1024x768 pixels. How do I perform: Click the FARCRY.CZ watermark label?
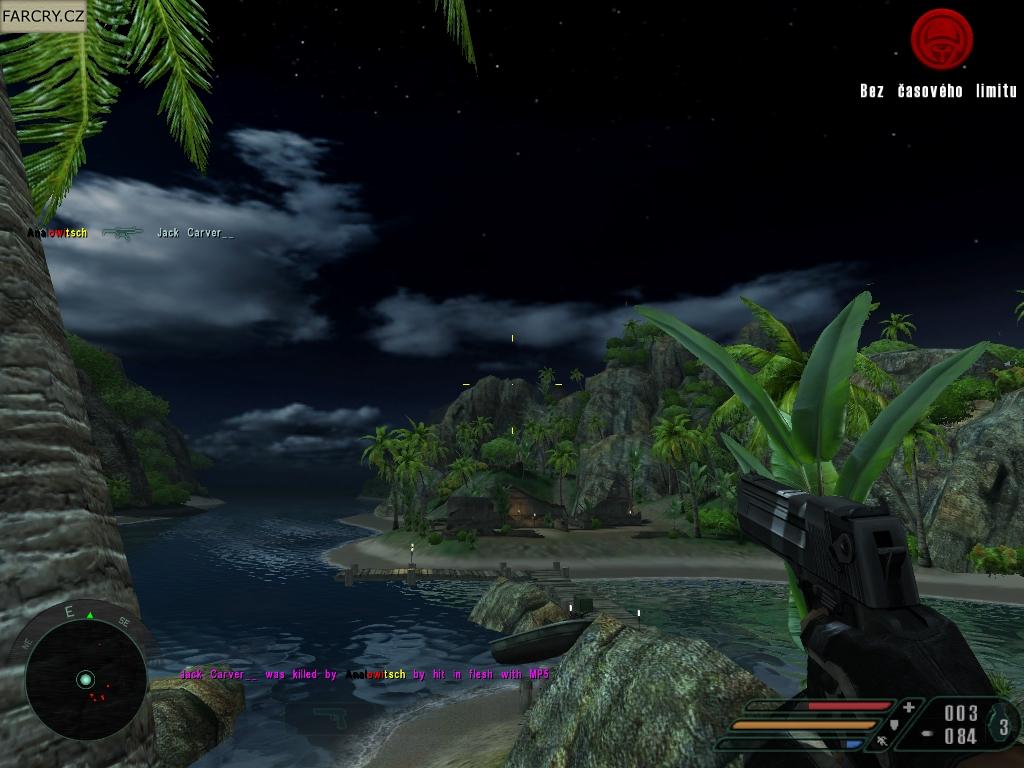point(43,16)
